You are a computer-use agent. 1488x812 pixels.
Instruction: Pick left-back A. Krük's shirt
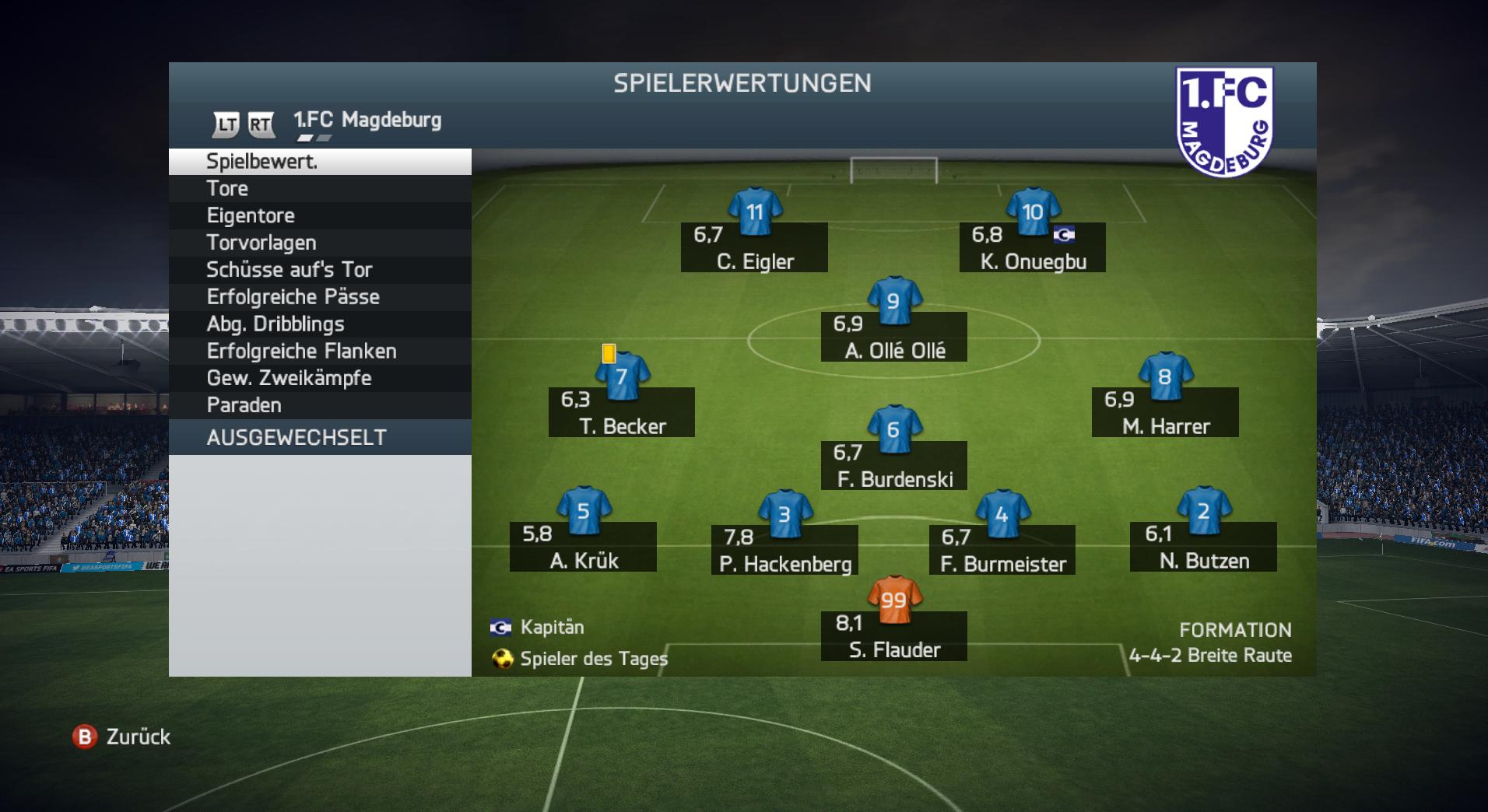click(x=584, y=511)
